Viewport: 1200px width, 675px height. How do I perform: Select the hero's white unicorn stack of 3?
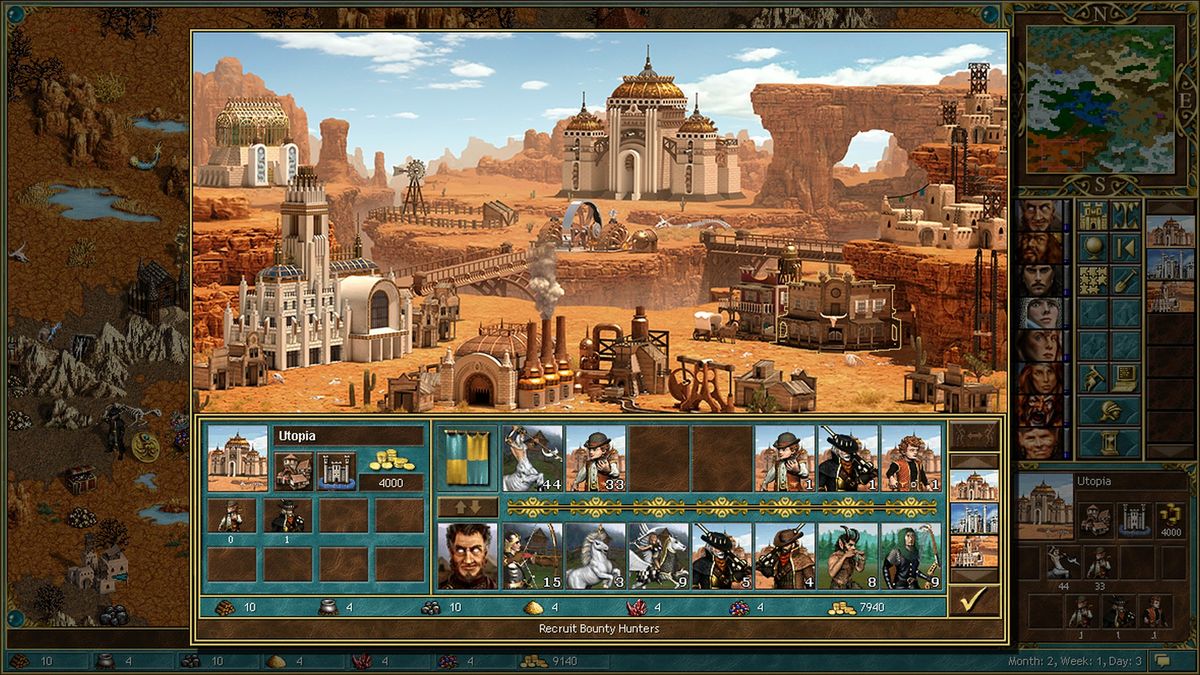coord(596,556)
